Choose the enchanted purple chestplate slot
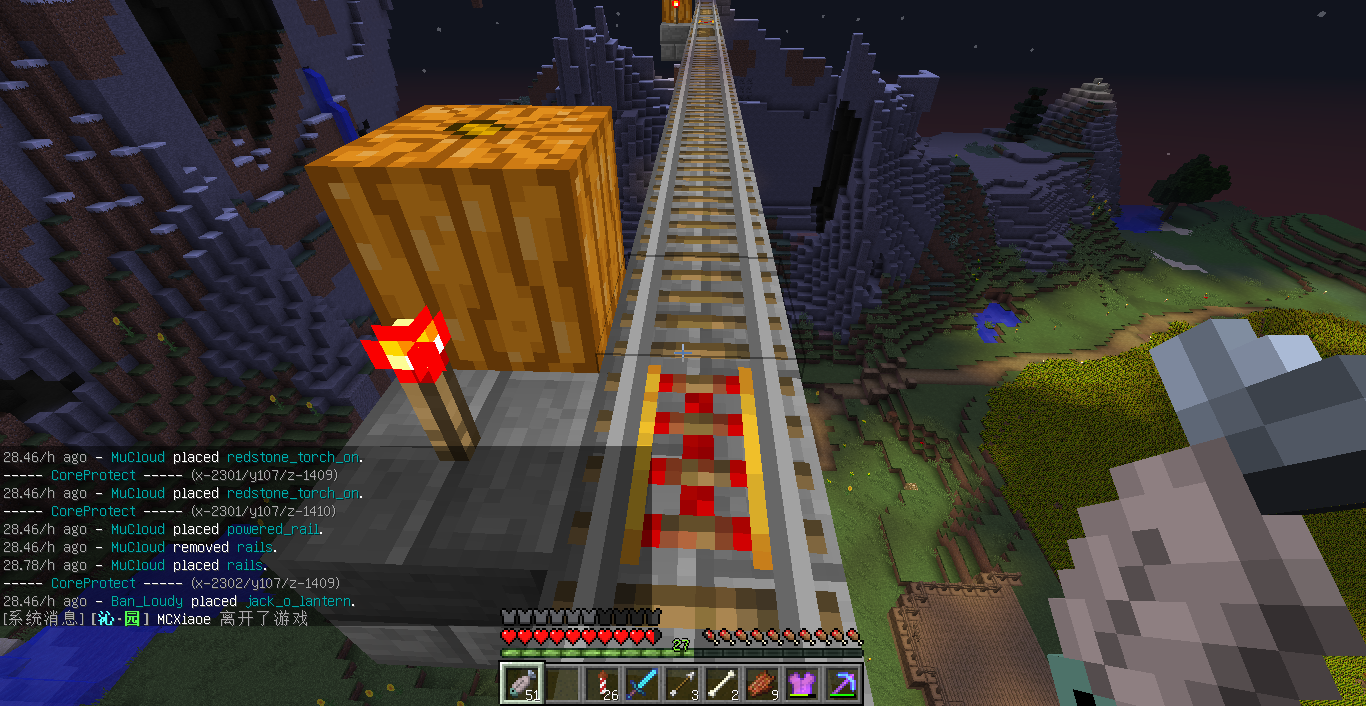Screen dimensions: 1366x706 [x=802, y=683]
